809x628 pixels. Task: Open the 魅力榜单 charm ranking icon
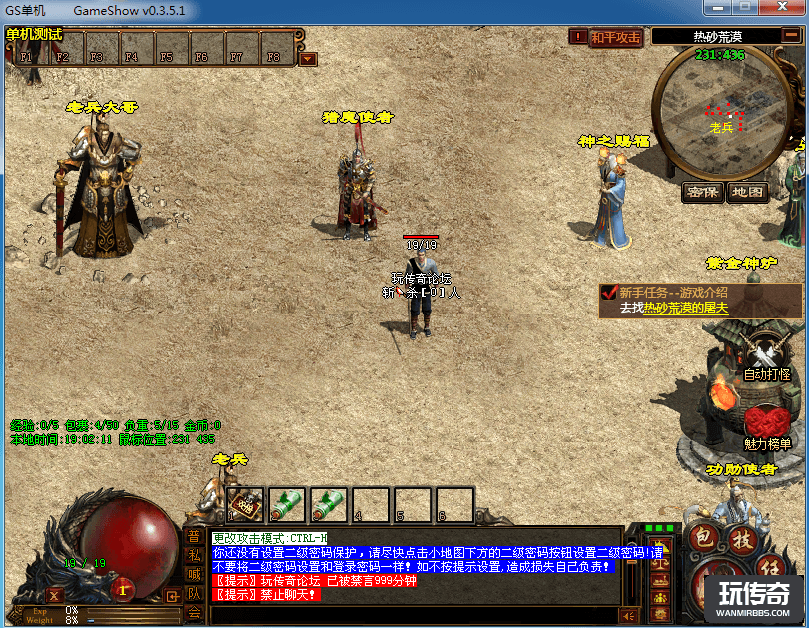(767, 425)
